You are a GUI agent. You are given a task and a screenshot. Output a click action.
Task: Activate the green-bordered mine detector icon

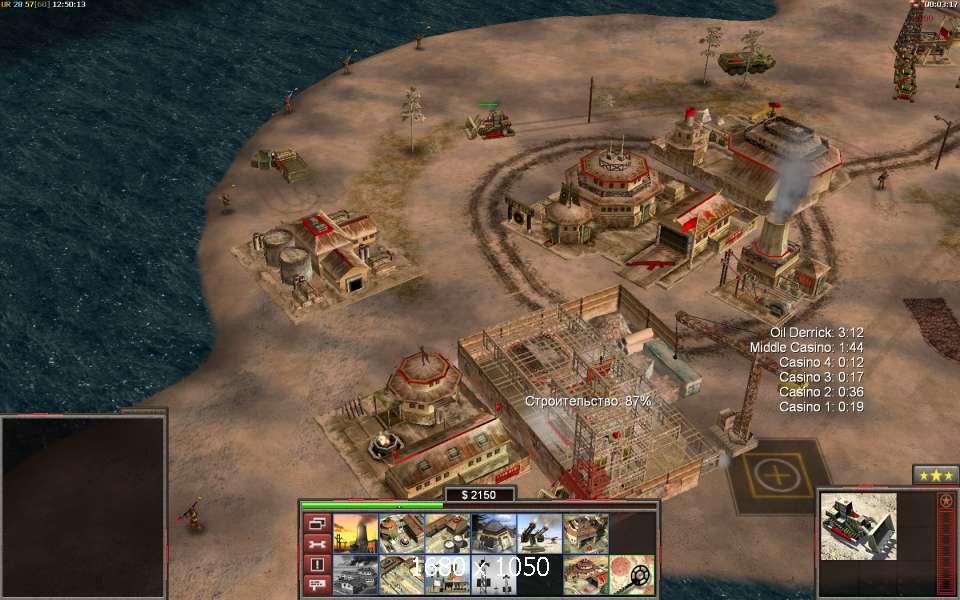[631, 575]
